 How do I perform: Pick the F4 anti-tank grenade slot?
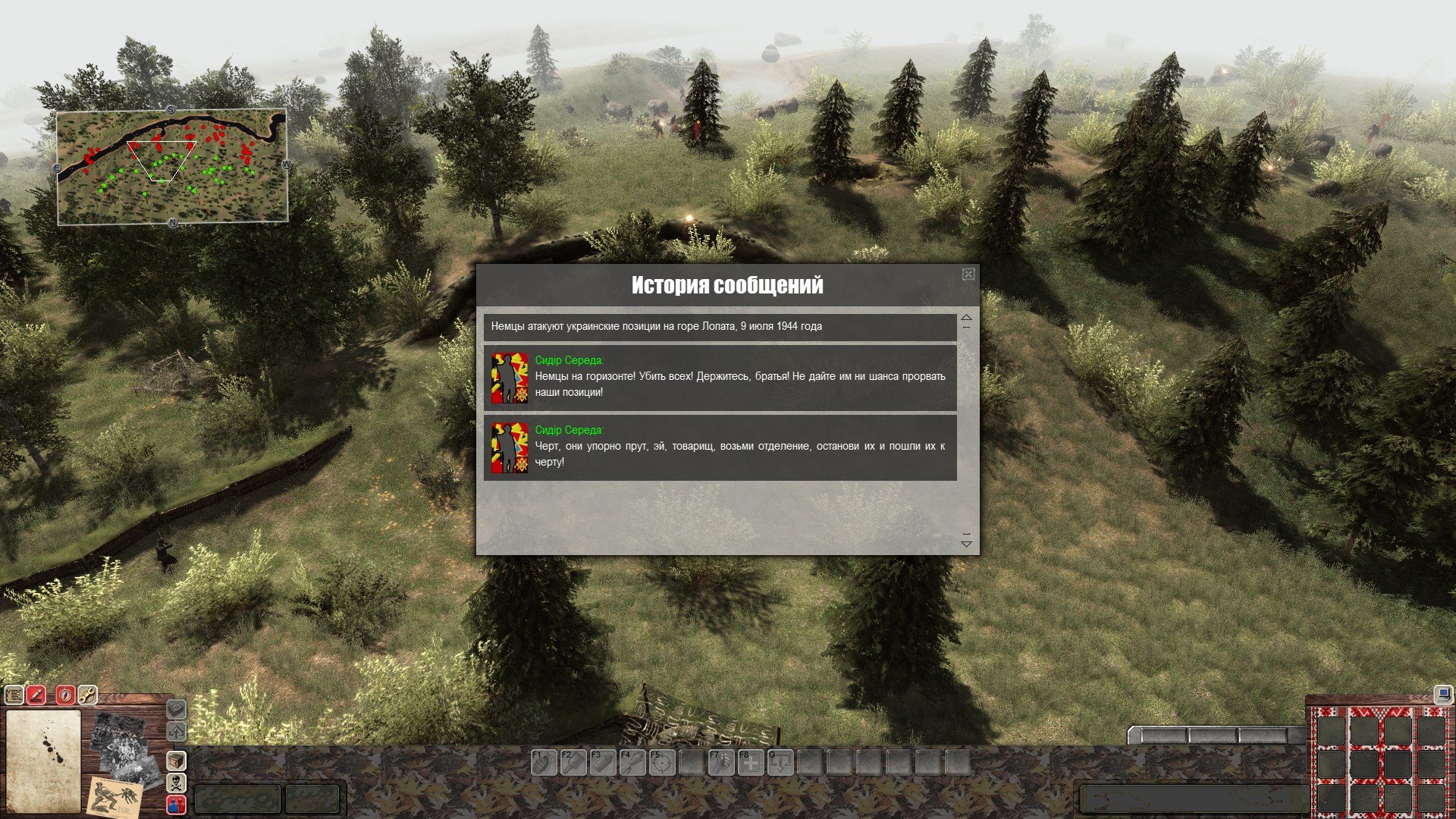632,762
